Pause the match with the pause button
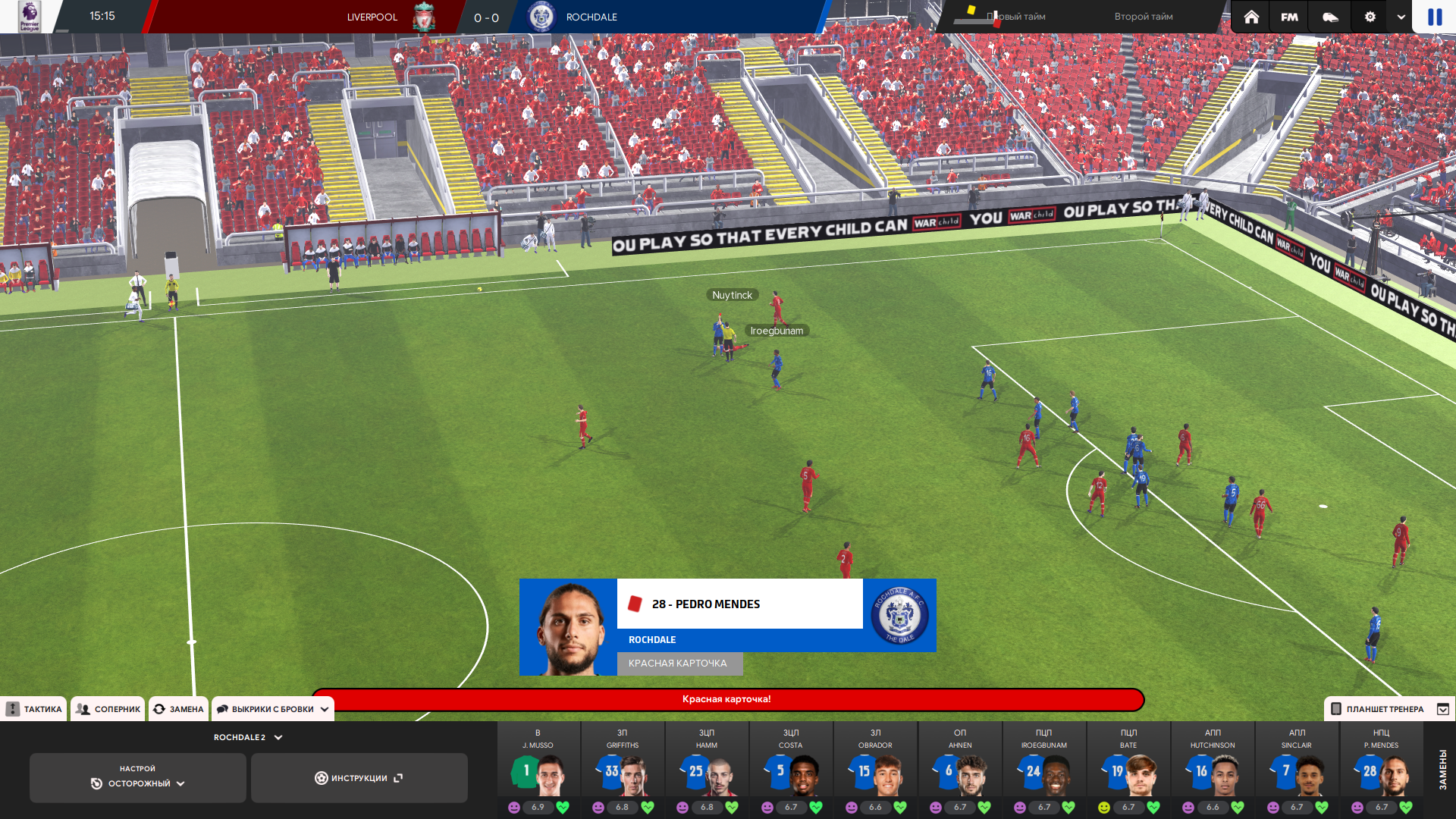 point(1434,17)
